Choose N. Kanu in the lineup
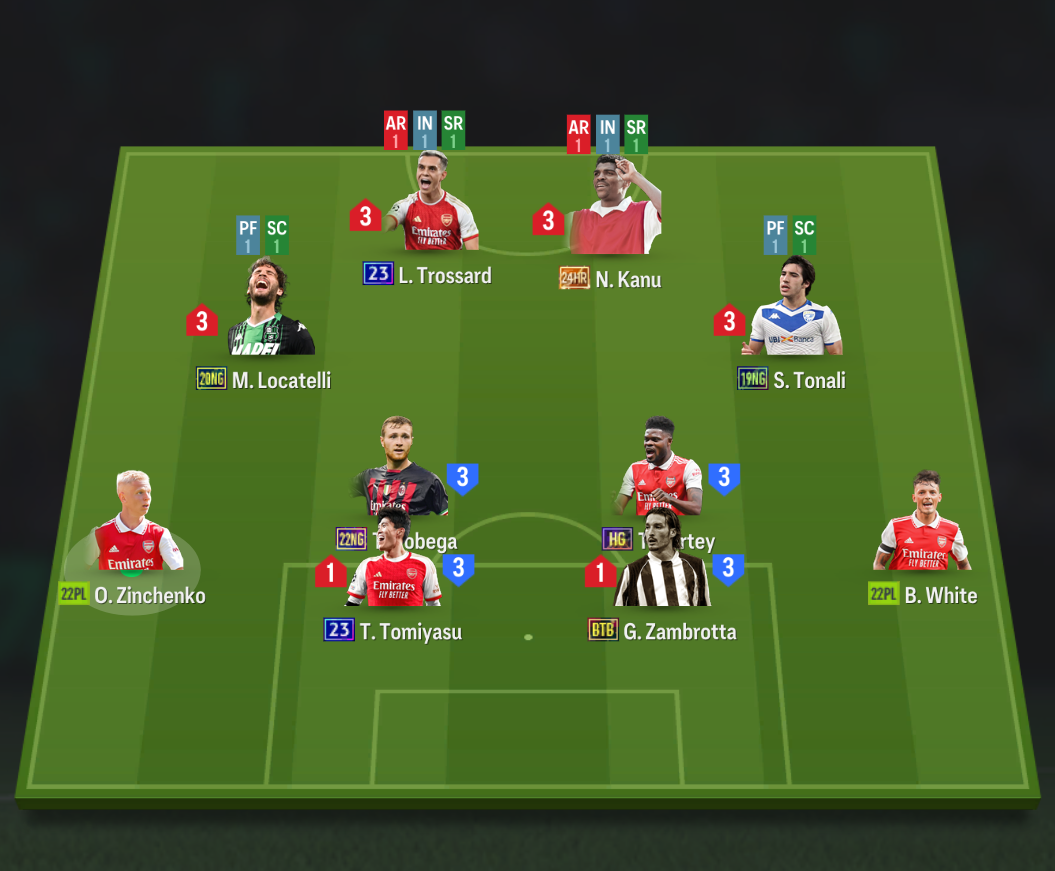Screen dimensions: 1055x871 coord(614,209)
